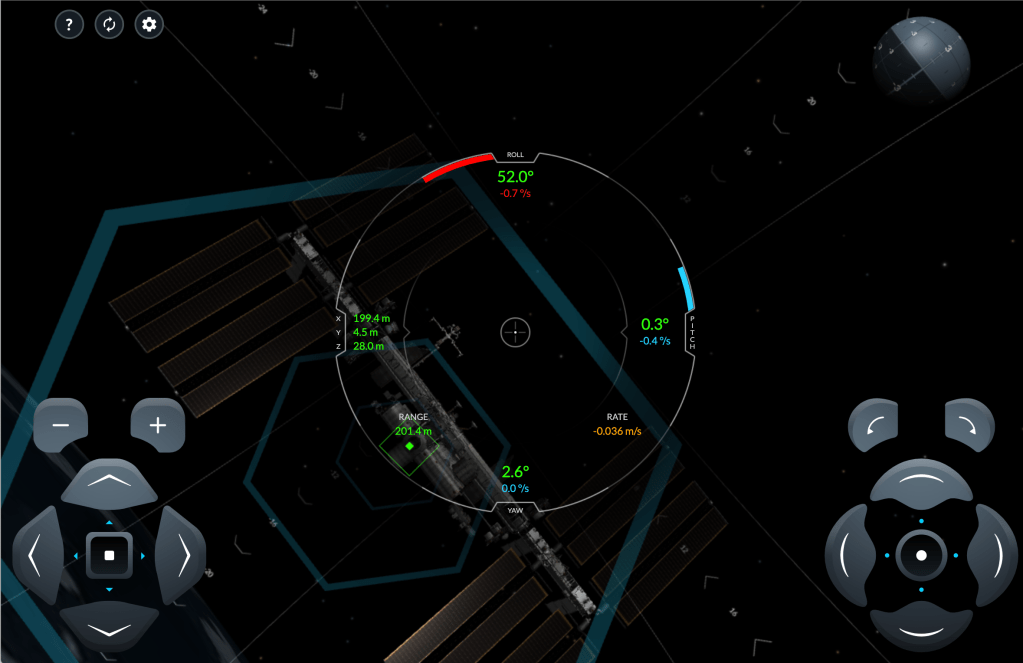Yaw right with the rotation pad's right button
Viewport: 1023px width, 663px height.
993,555
